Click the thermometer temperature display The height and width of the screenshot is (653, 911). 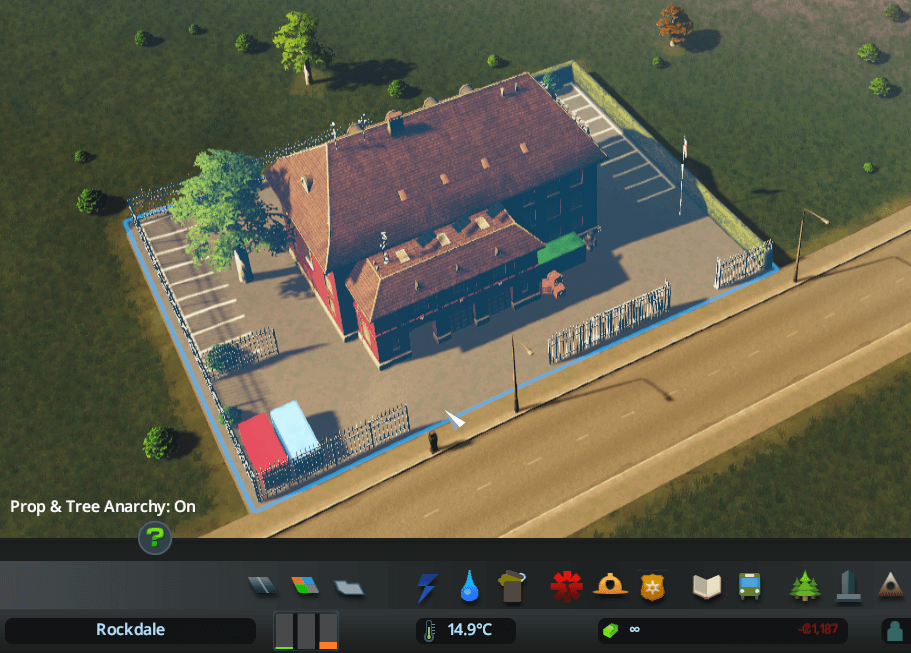pyautogui.click(x=465, y=630)
